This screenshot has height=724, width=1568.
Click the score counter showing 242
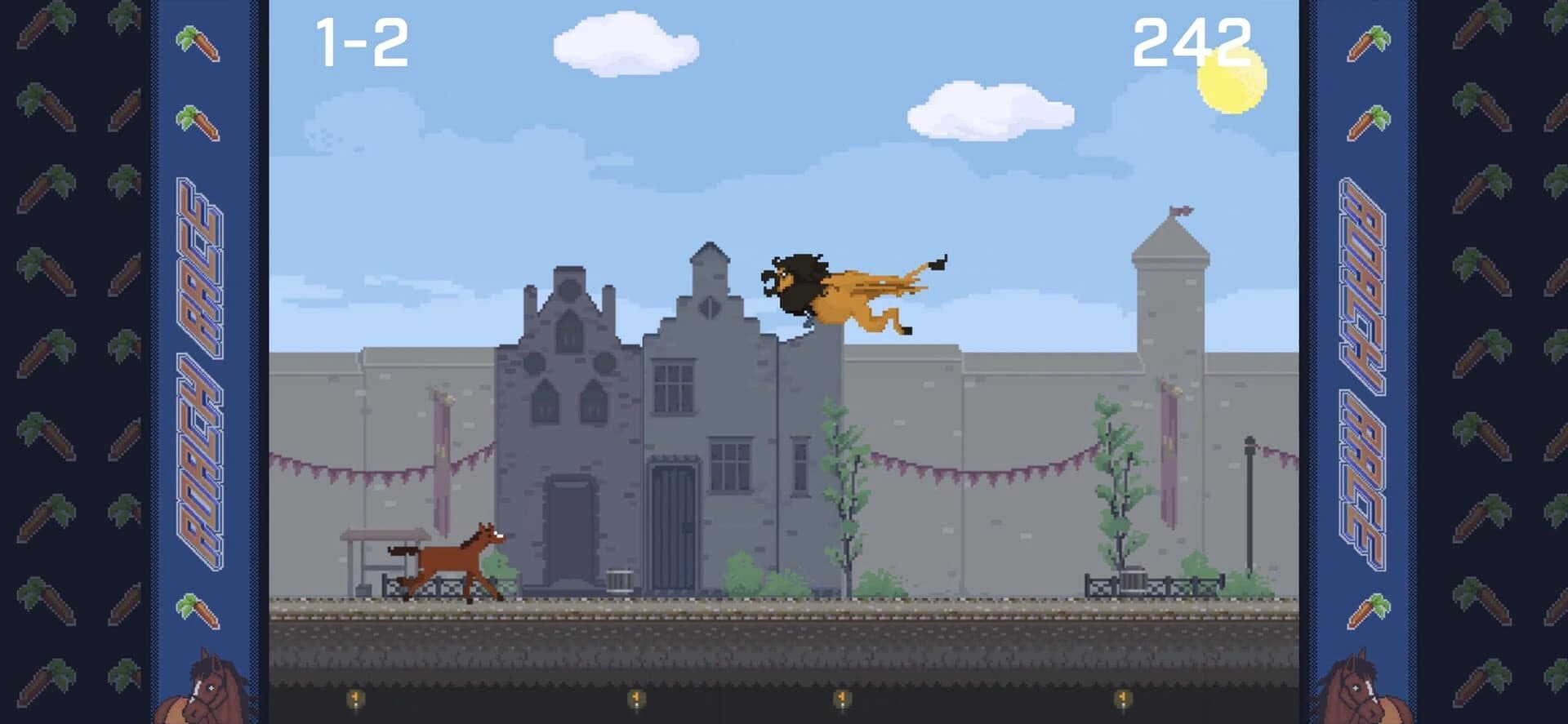1194,39
